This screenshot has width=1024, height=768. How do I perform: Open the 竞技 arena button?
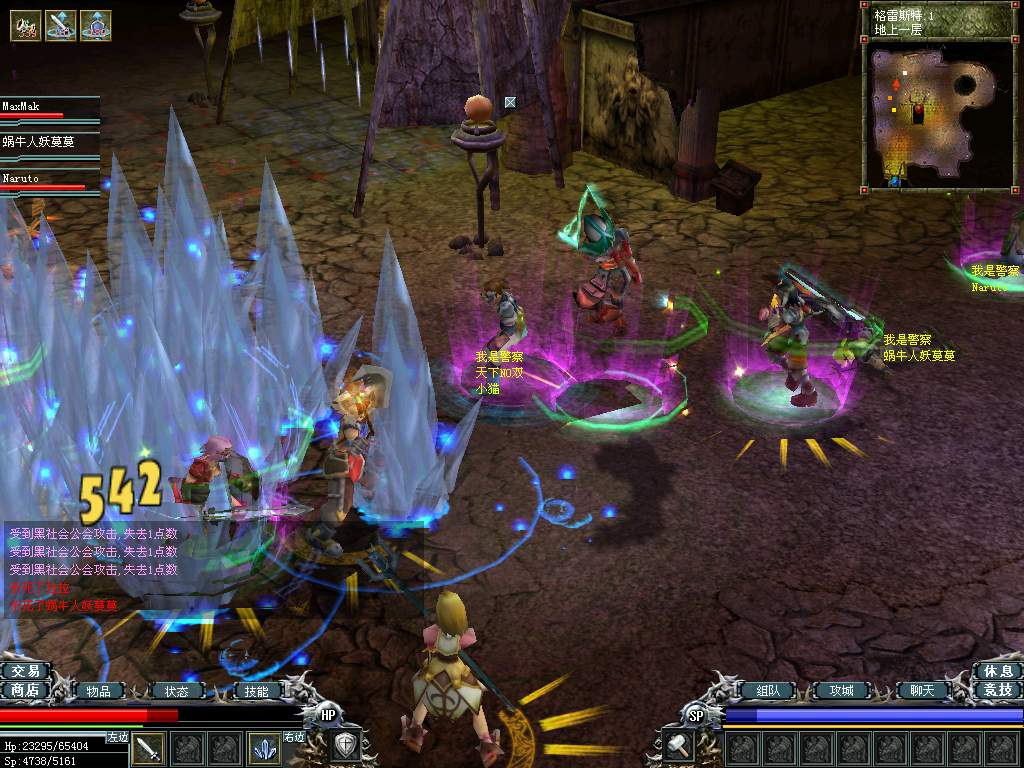tap(997, 690)
